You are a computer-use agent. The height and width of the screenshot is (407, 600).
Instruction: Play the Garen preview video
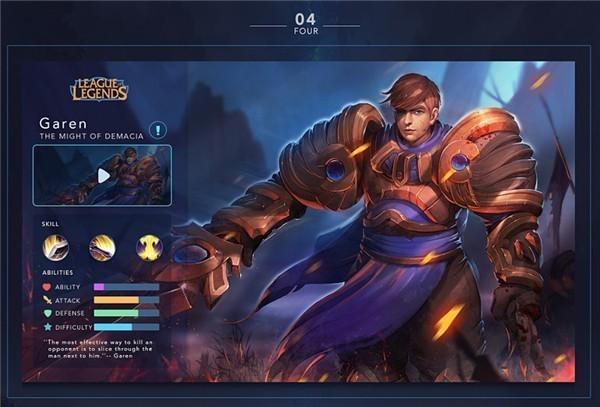(x=103, y=175)
